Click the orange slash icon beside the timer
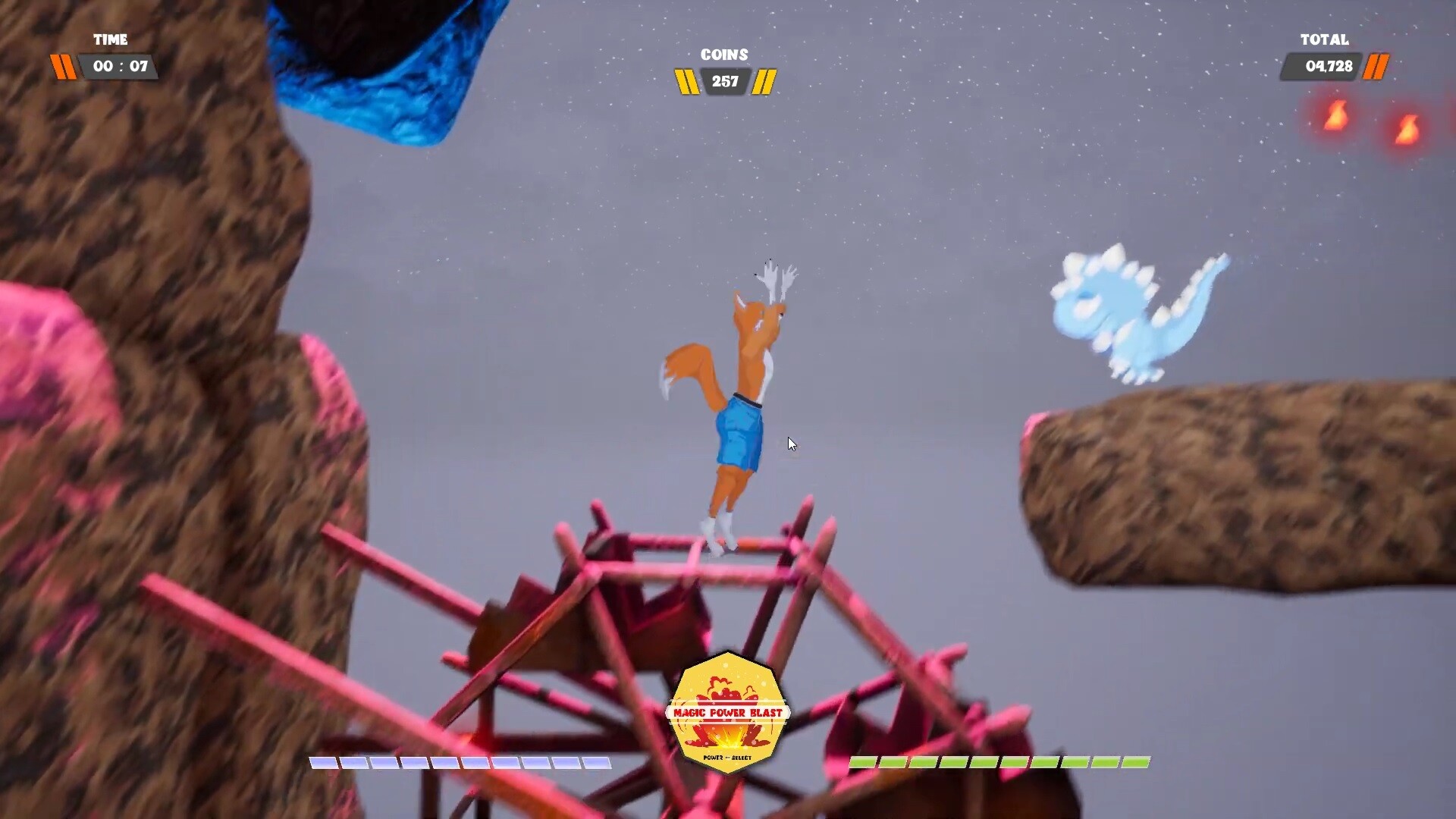Image resolution: width=1456 pixels, height=819 pixels. 64,67
